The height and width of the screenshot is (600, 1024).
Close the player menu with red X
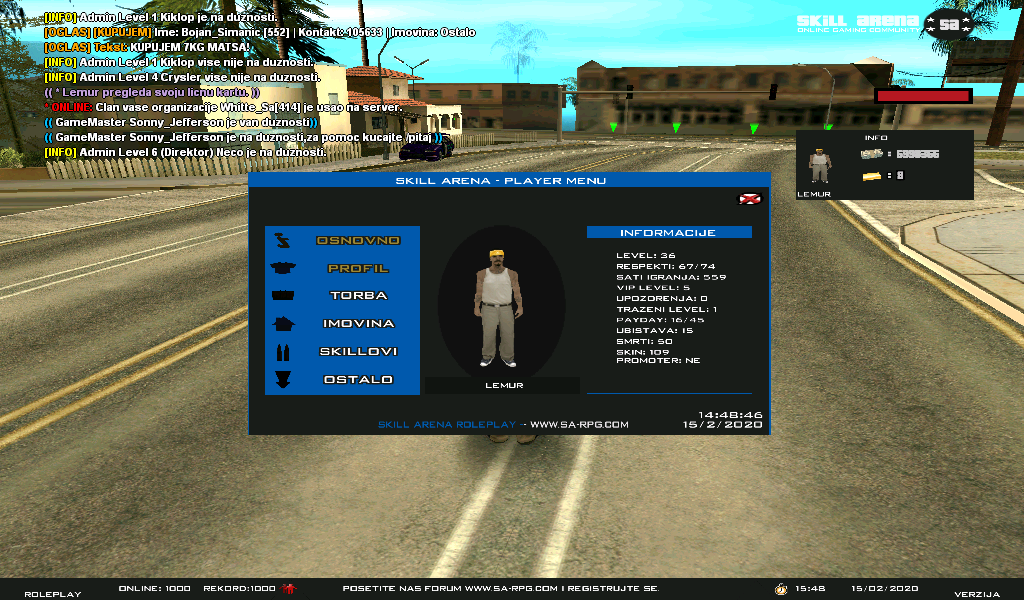[748, 199]
